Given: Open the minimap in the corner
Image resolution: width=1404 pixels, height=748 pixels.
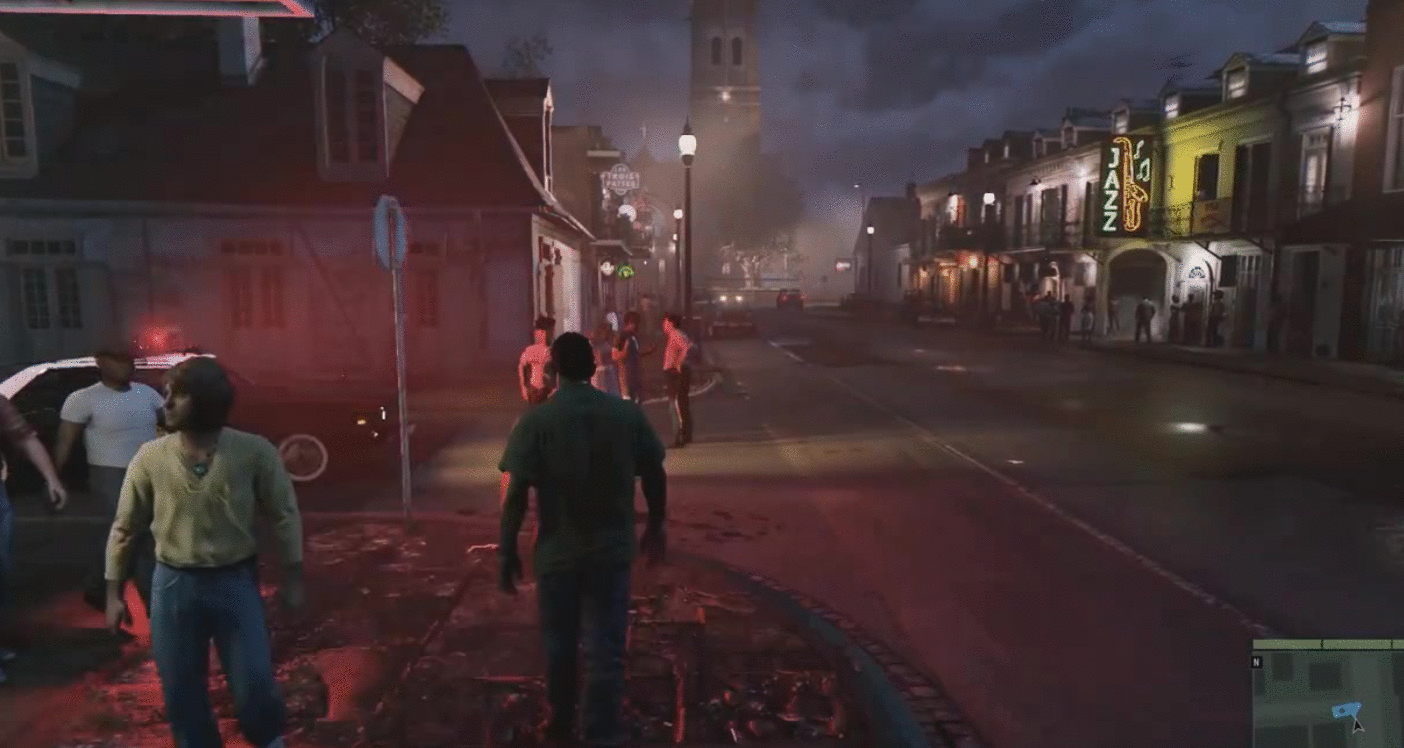Looking at the screenshot, I should click(x=1328, y=694).
